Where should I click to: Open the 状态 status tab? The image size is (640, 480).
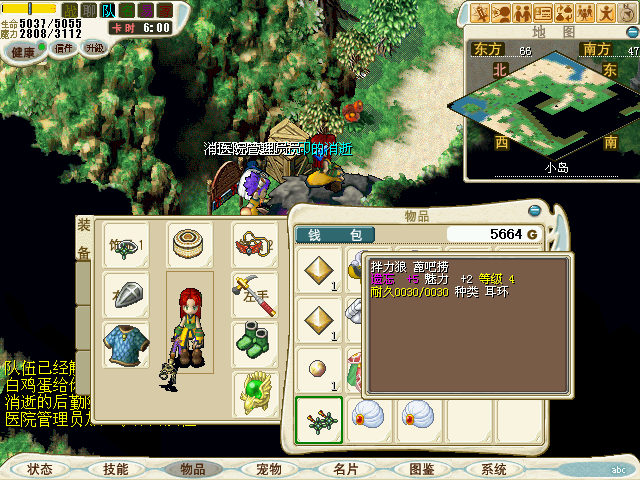pos(40,469)
